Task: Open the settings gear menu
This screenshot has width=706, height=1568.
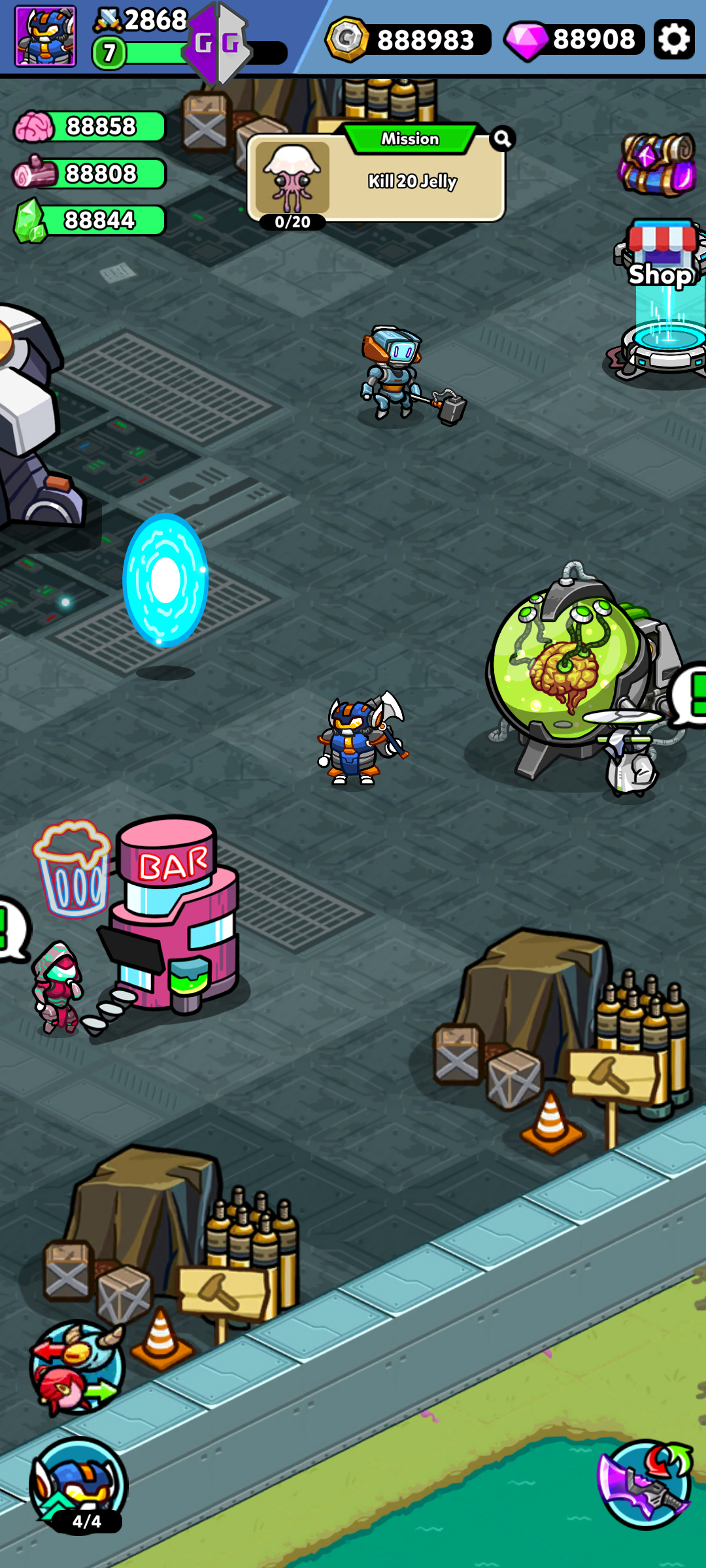Action: [674, 39]
